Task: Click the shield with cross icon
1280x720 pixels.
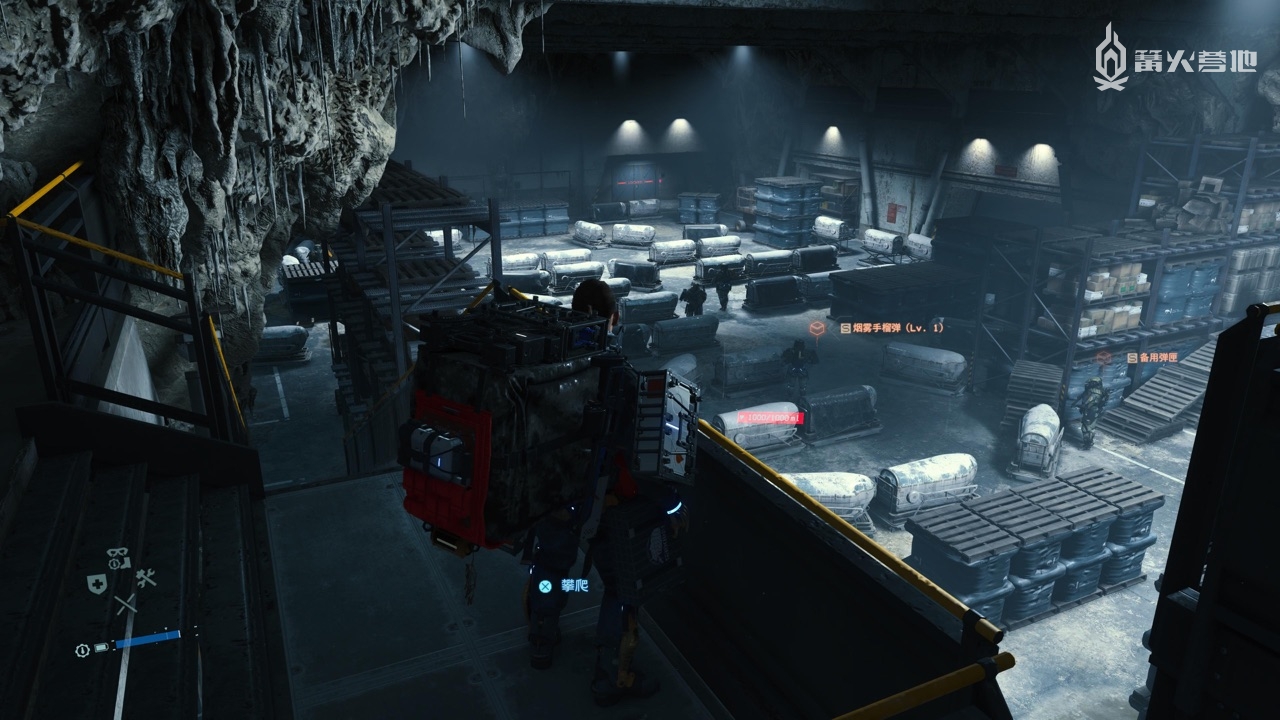Action: point(97,585)
